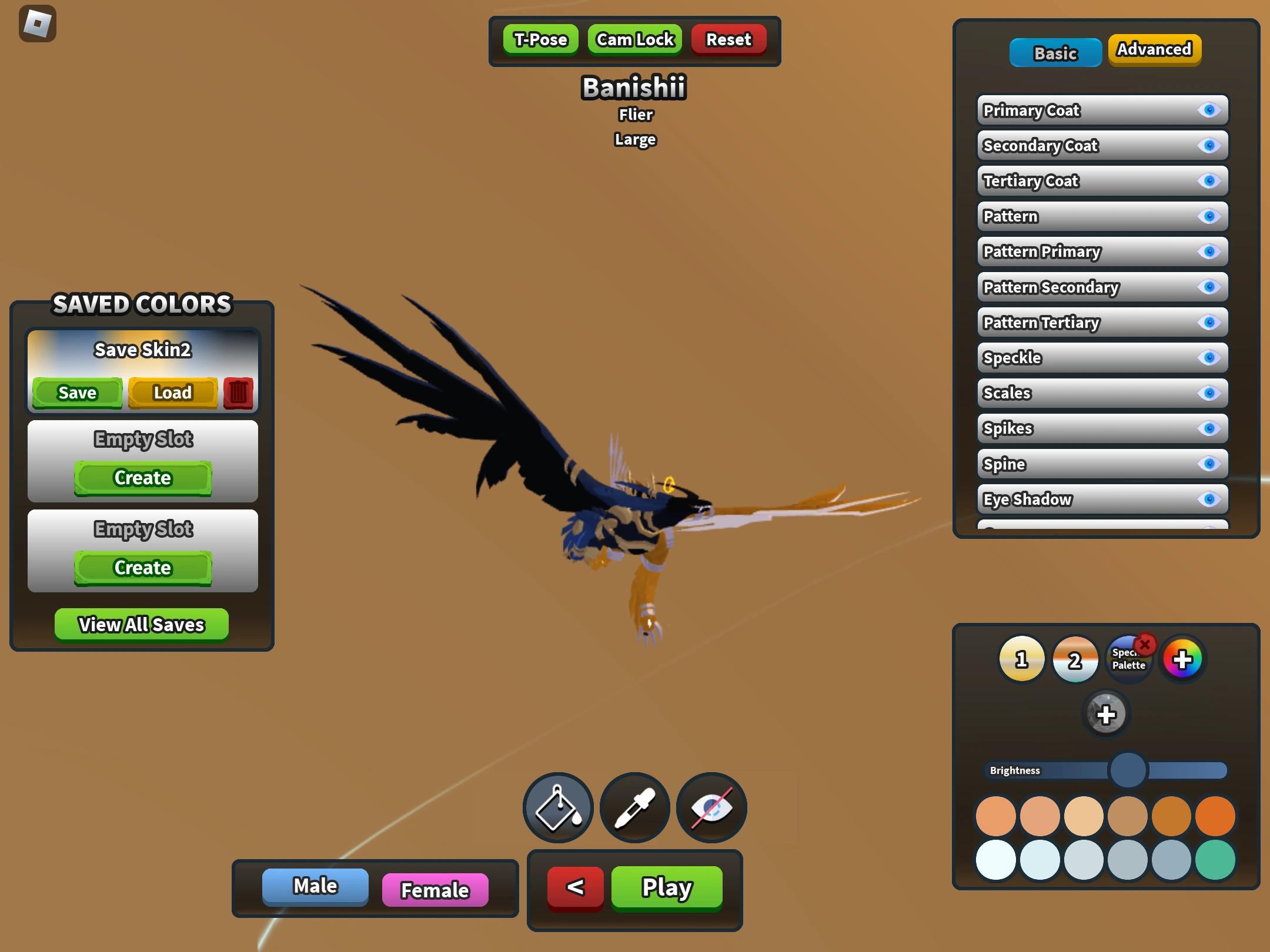Click the plus icon below palettes to add color
This screenshot has width=1270, height=952.
coord(1107,714)
